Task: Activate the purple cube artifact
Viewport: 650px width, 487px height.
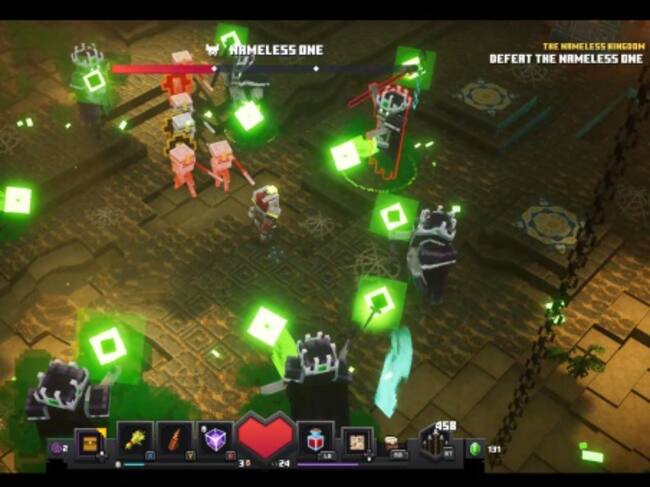Action: tap(214, 439)
